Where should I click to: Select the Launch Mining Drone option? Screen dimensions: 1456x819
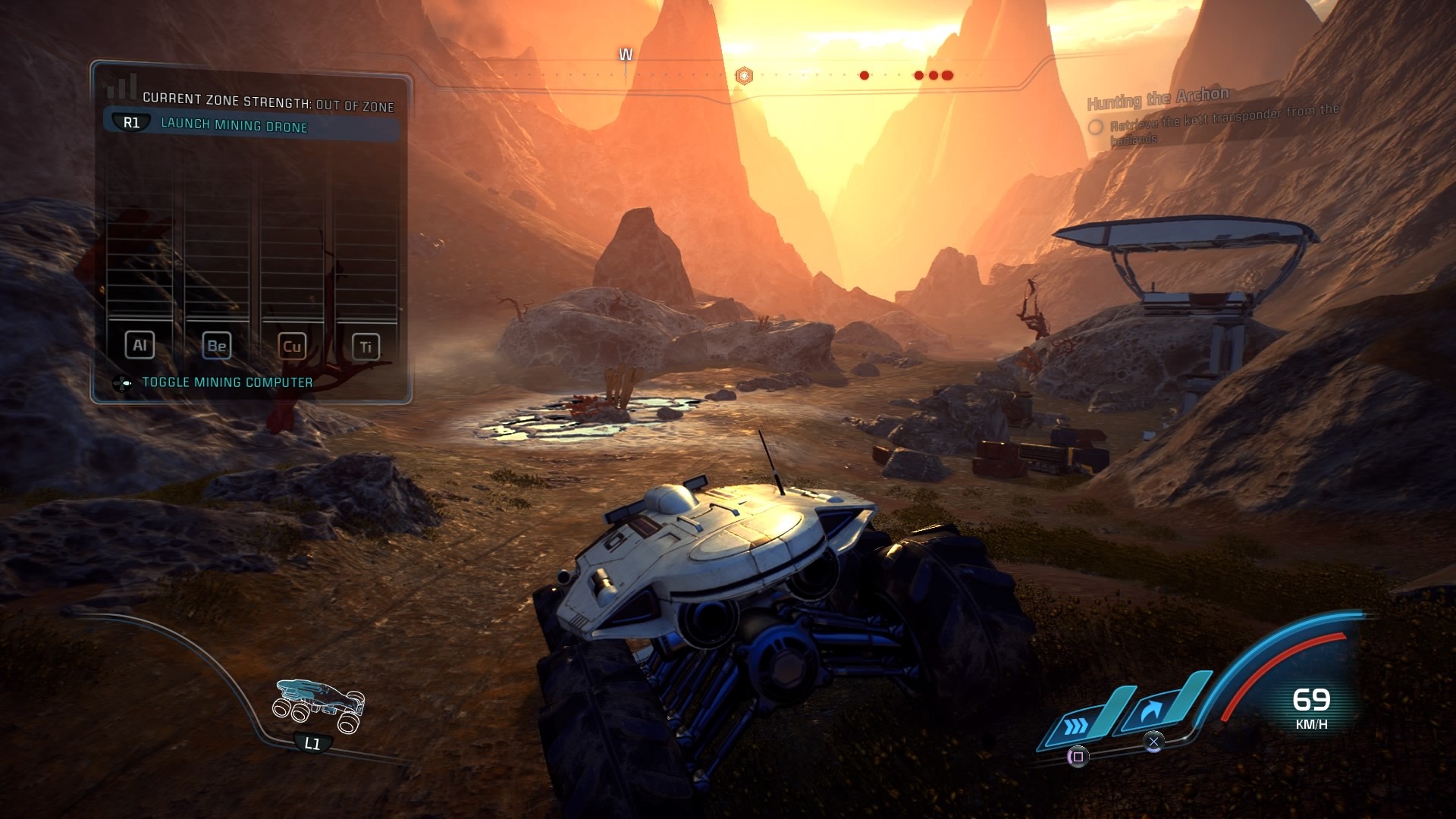234,125
